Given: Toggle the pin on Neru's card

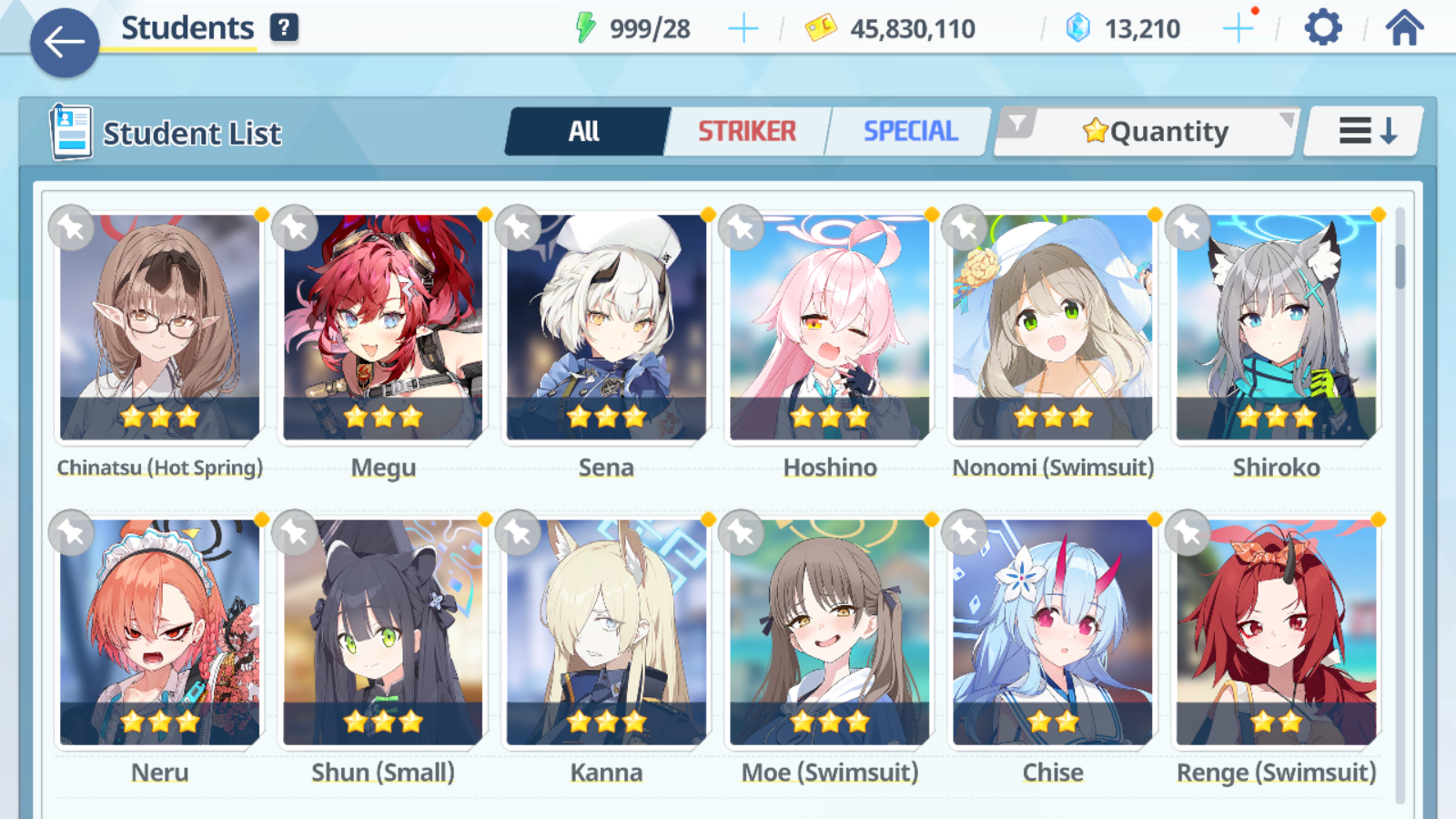Looking at the screenshot, I should click(68, 533).
